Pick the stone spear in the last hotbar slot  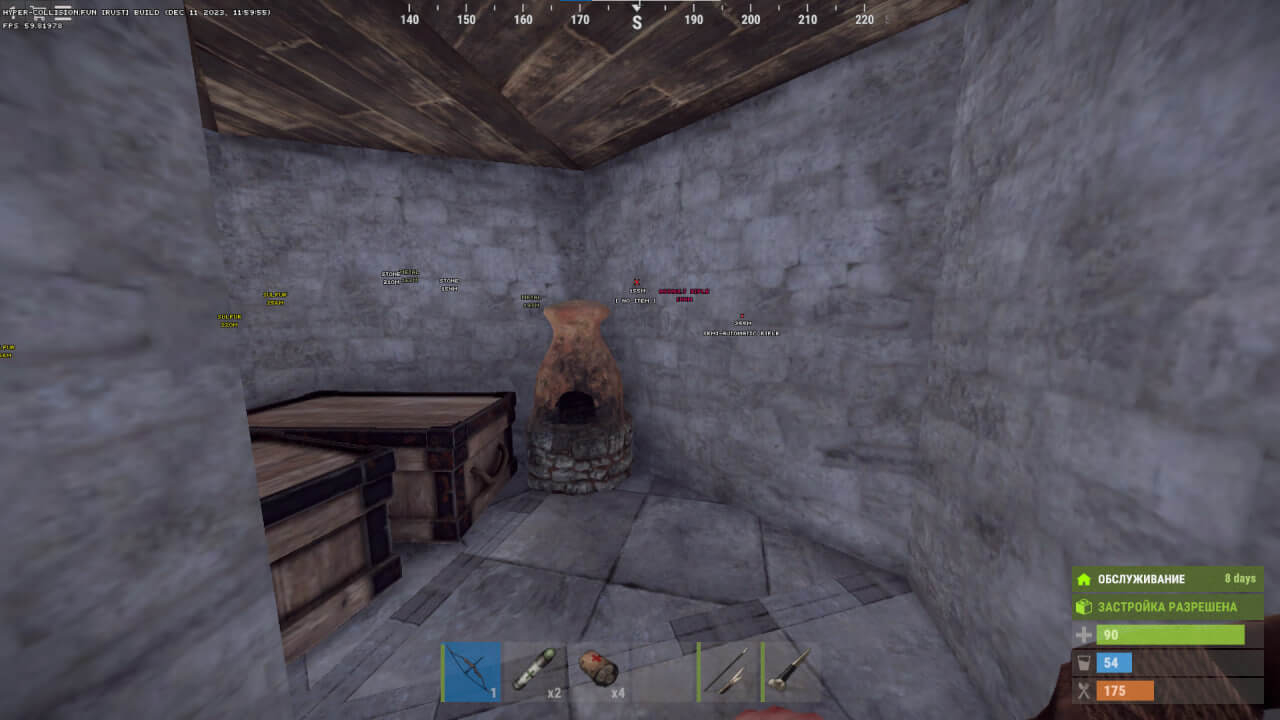(792, 671)
